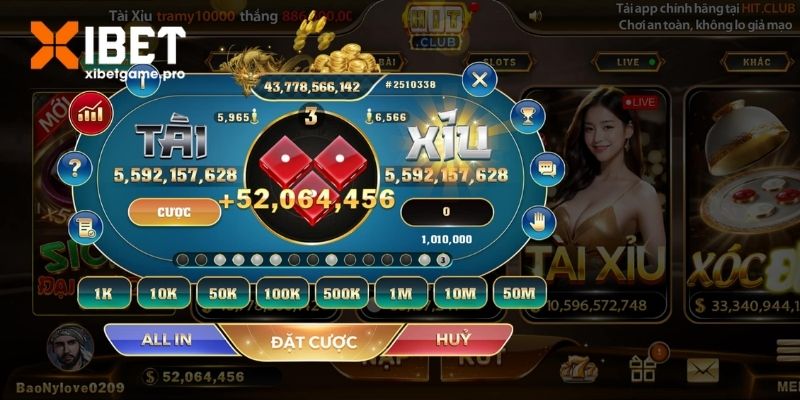This screenshot has height=400, width=800.
Task: Open BaoNylove0209 player avatar
Action: (x=70, y=348)
